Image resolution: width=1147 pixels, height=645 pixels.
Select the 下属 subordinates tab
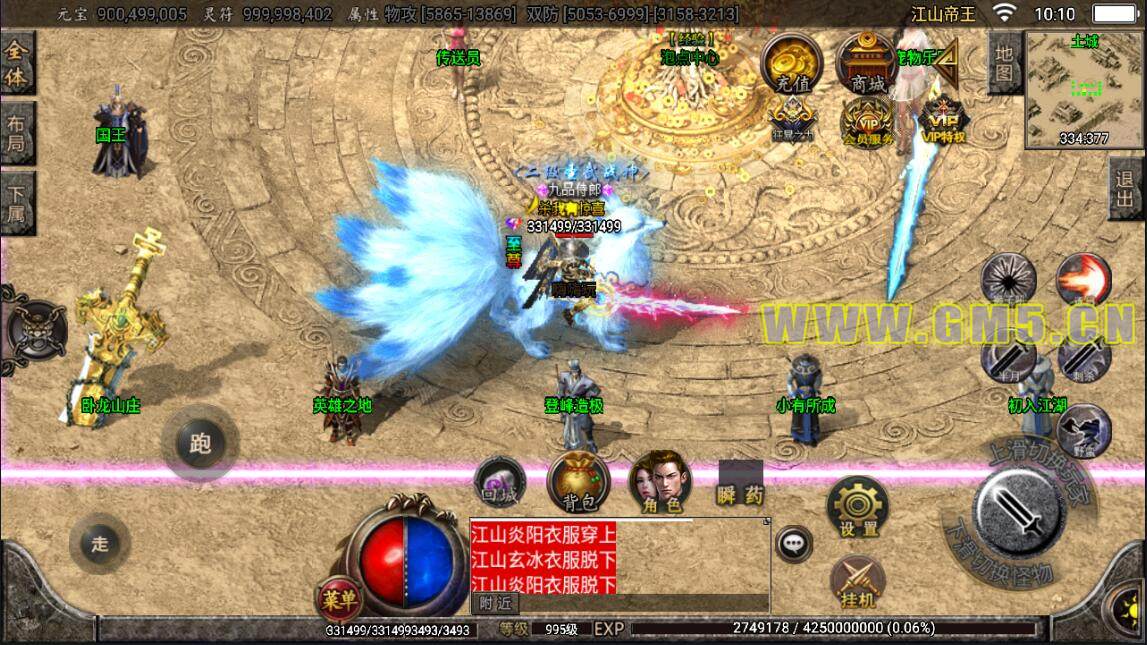coord(16,203)
